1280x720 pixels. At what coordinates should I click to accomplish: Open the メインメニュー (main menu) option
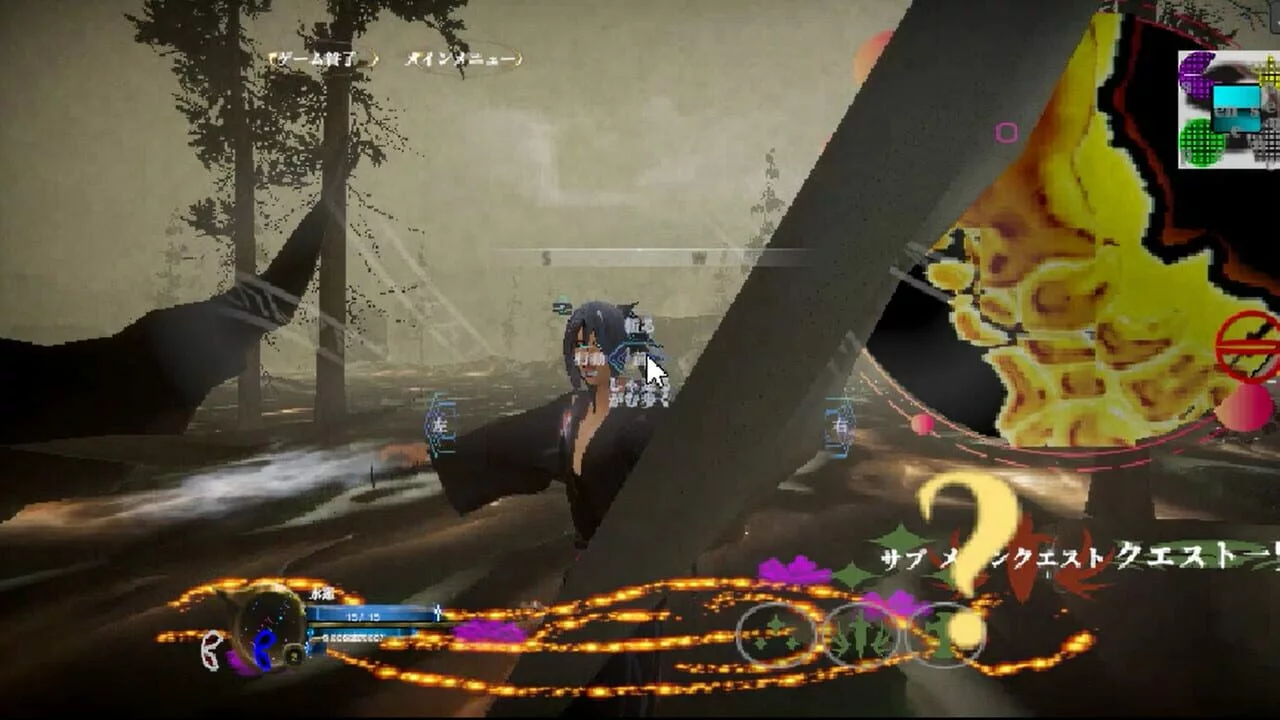click(x=463, y=59)
